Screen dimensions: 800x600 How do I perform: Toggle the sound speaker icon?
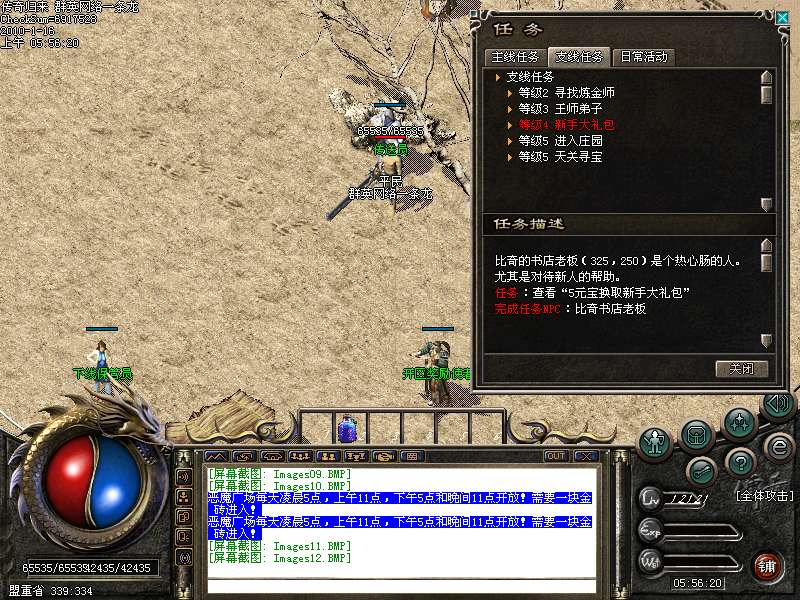pyautogui.click(x=777, y=404)
